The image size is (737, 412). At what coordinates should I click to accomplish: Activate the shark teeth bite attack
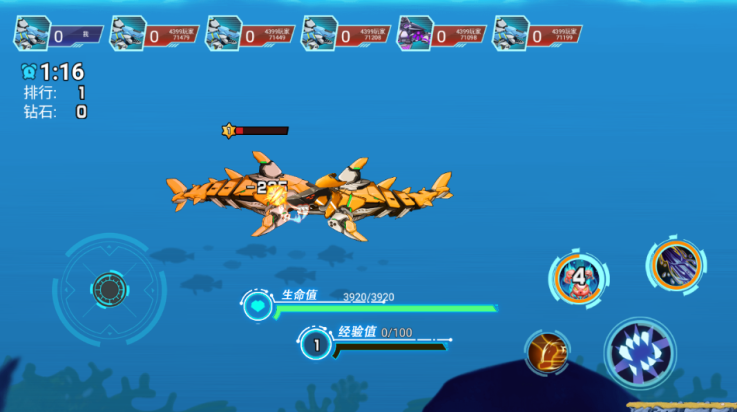[x=640, y=353]
